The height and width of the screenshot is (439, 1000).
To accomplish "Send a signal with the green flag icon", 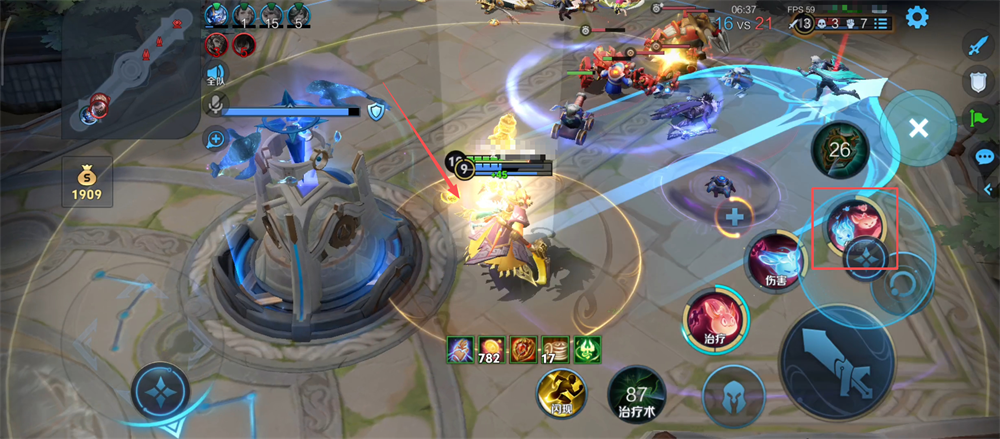I will point(979,119).
